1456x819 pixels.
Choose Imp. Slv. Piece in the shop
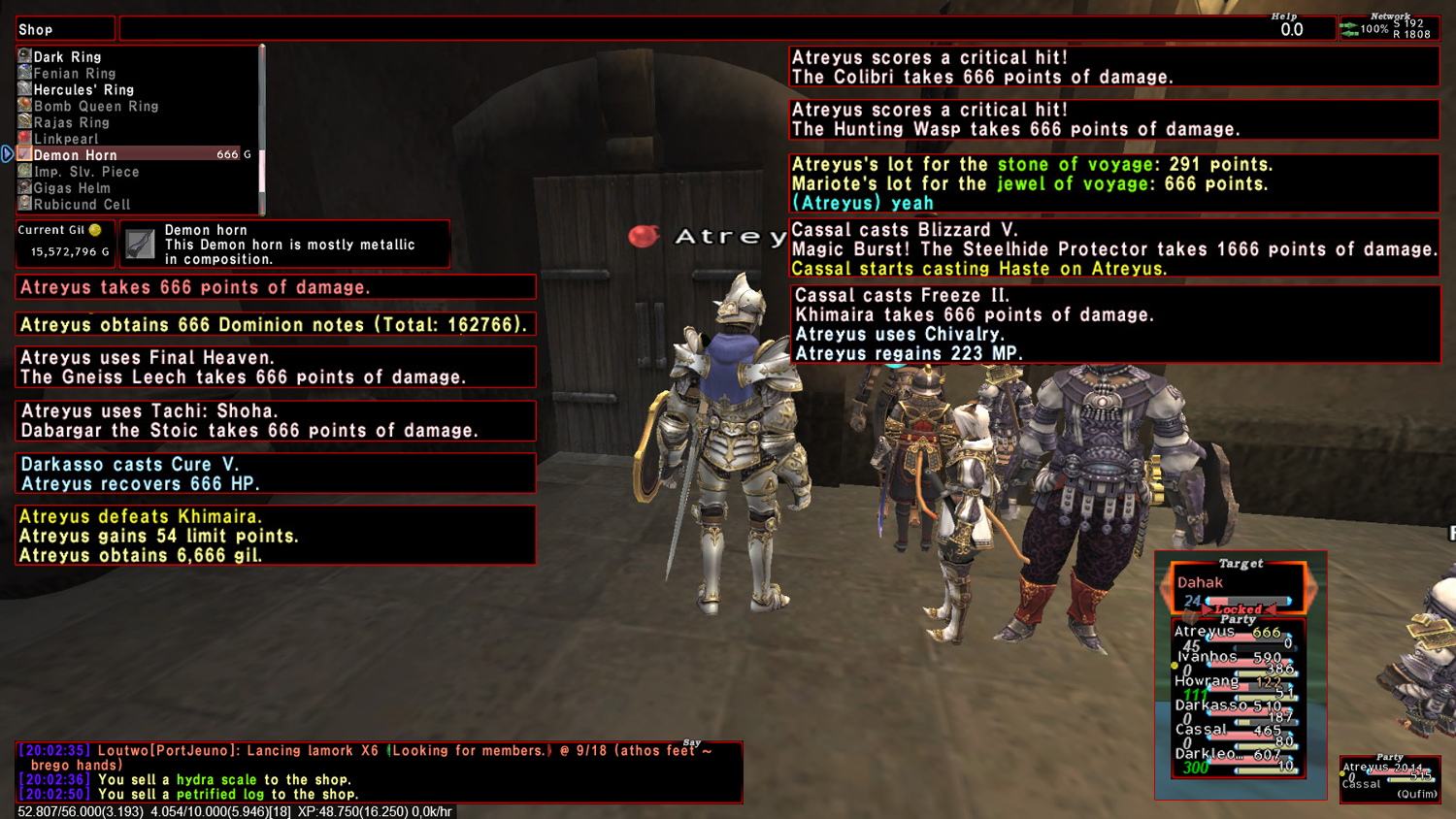[x=85, y=172]
